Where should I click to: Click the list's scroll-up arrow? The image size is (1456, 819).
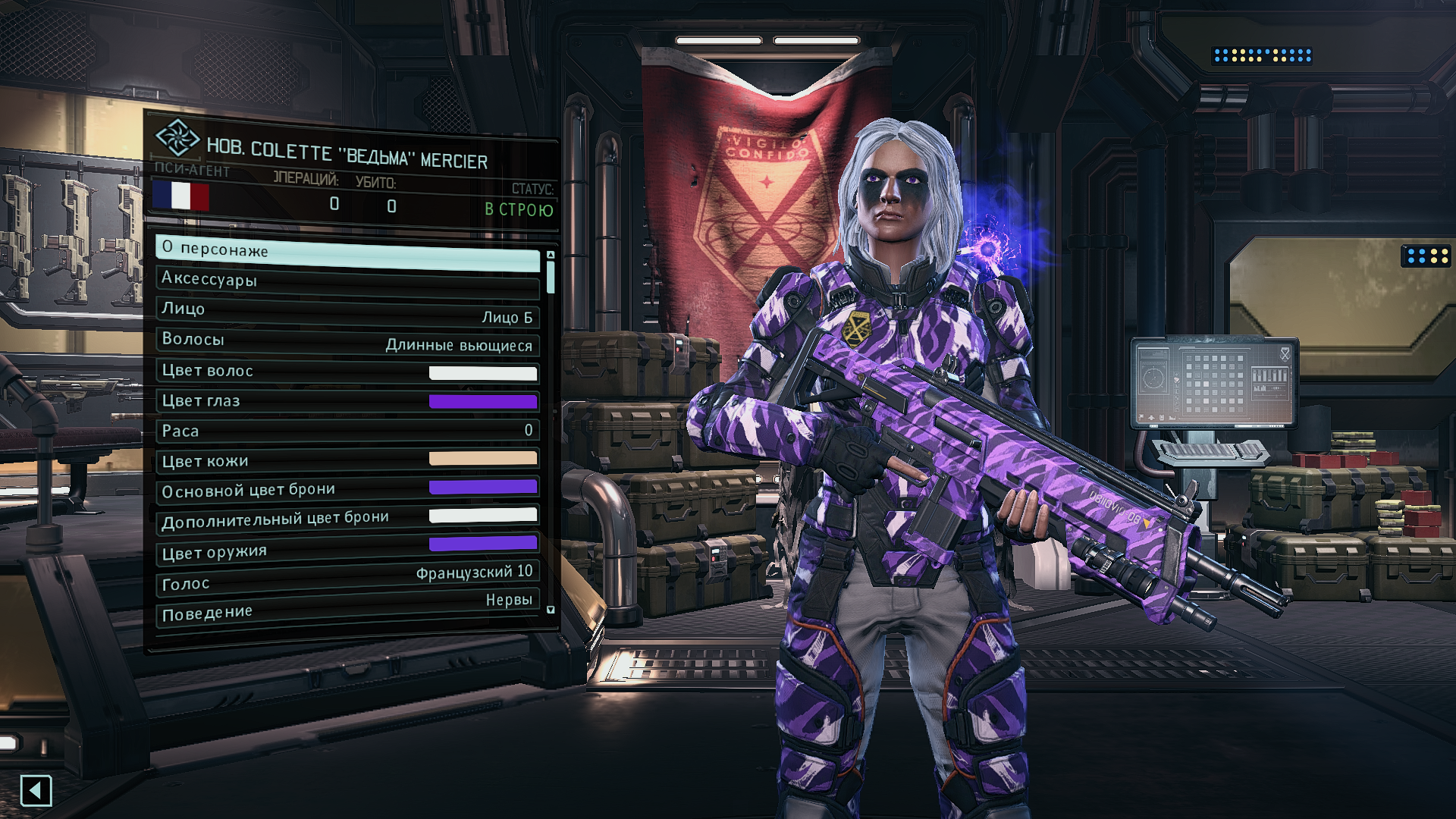pos(551,255)
